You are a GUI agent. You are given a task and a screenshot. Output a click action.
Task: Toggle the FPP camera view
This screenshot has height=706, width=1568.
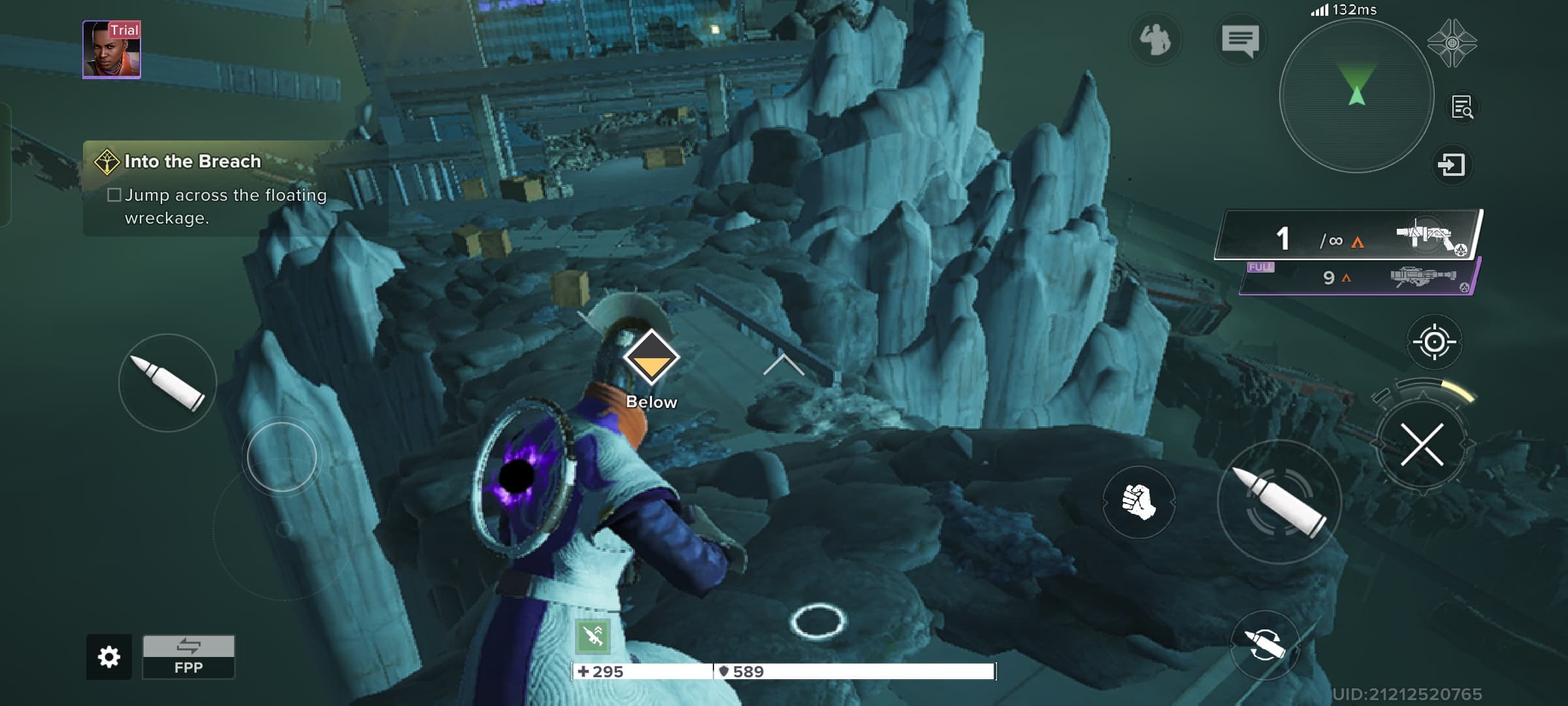188,656
